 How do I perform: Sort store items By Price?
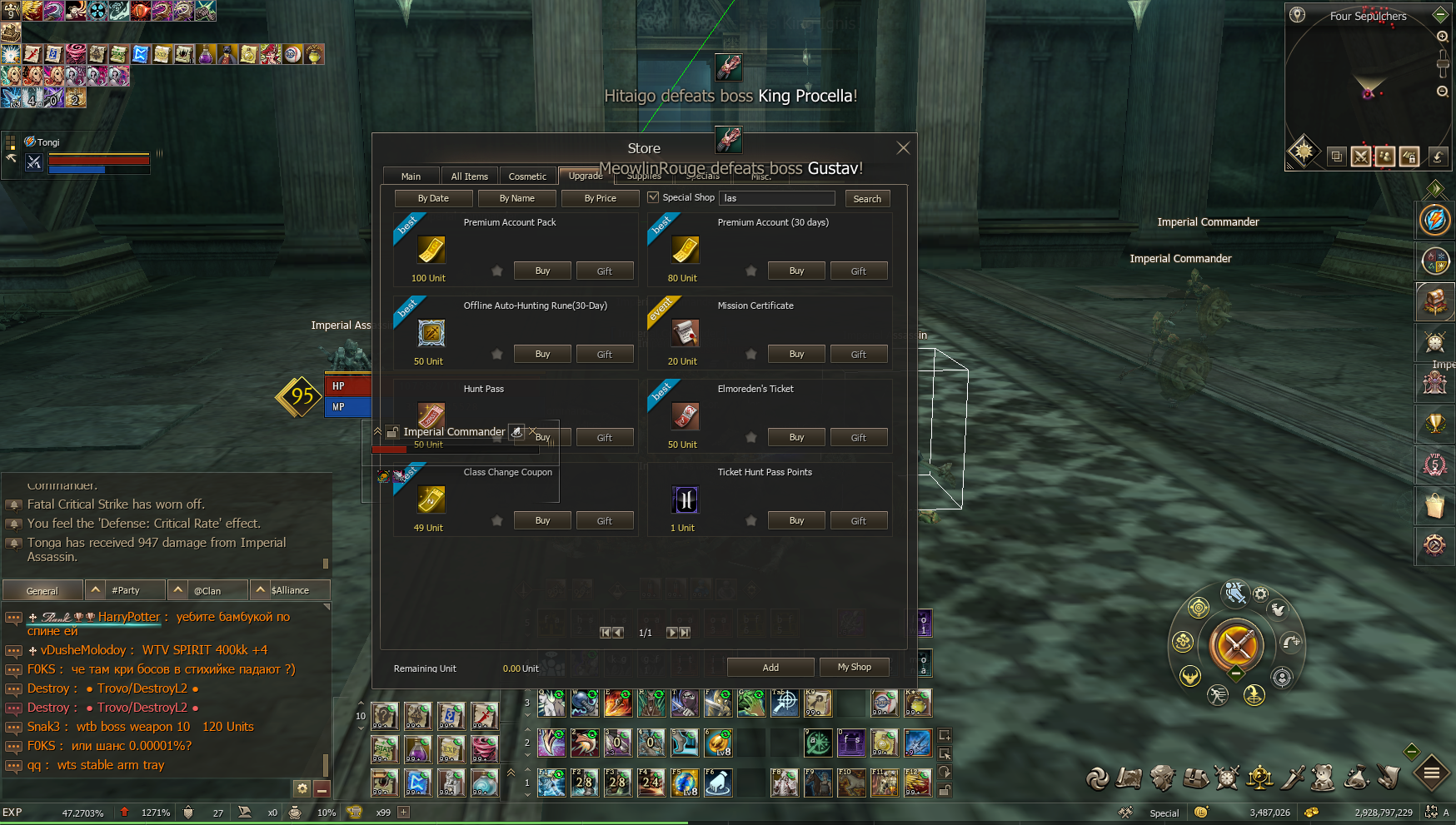(x=600, y=198)
